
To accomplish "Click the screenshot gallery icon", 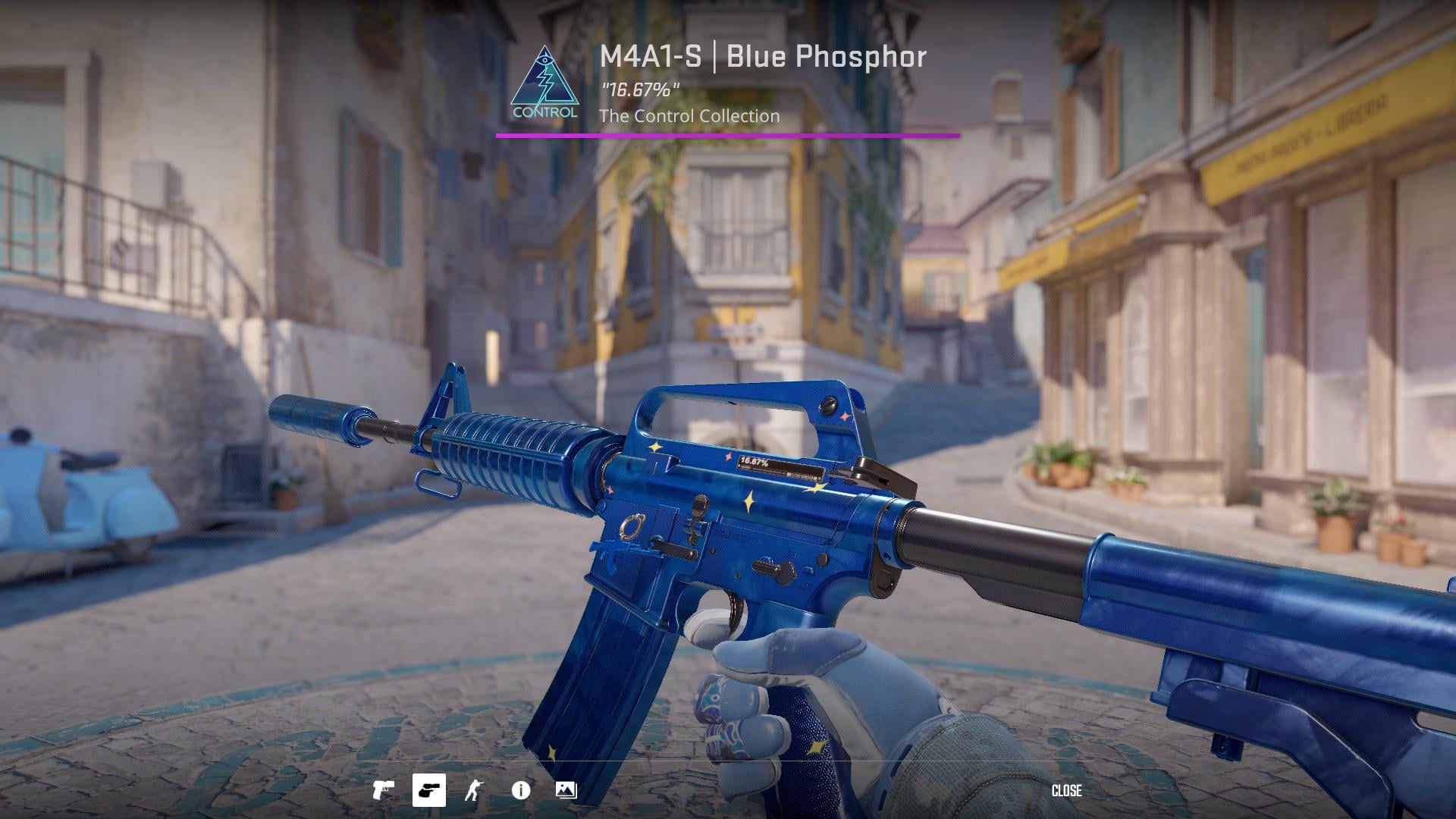I will (564, 791).
